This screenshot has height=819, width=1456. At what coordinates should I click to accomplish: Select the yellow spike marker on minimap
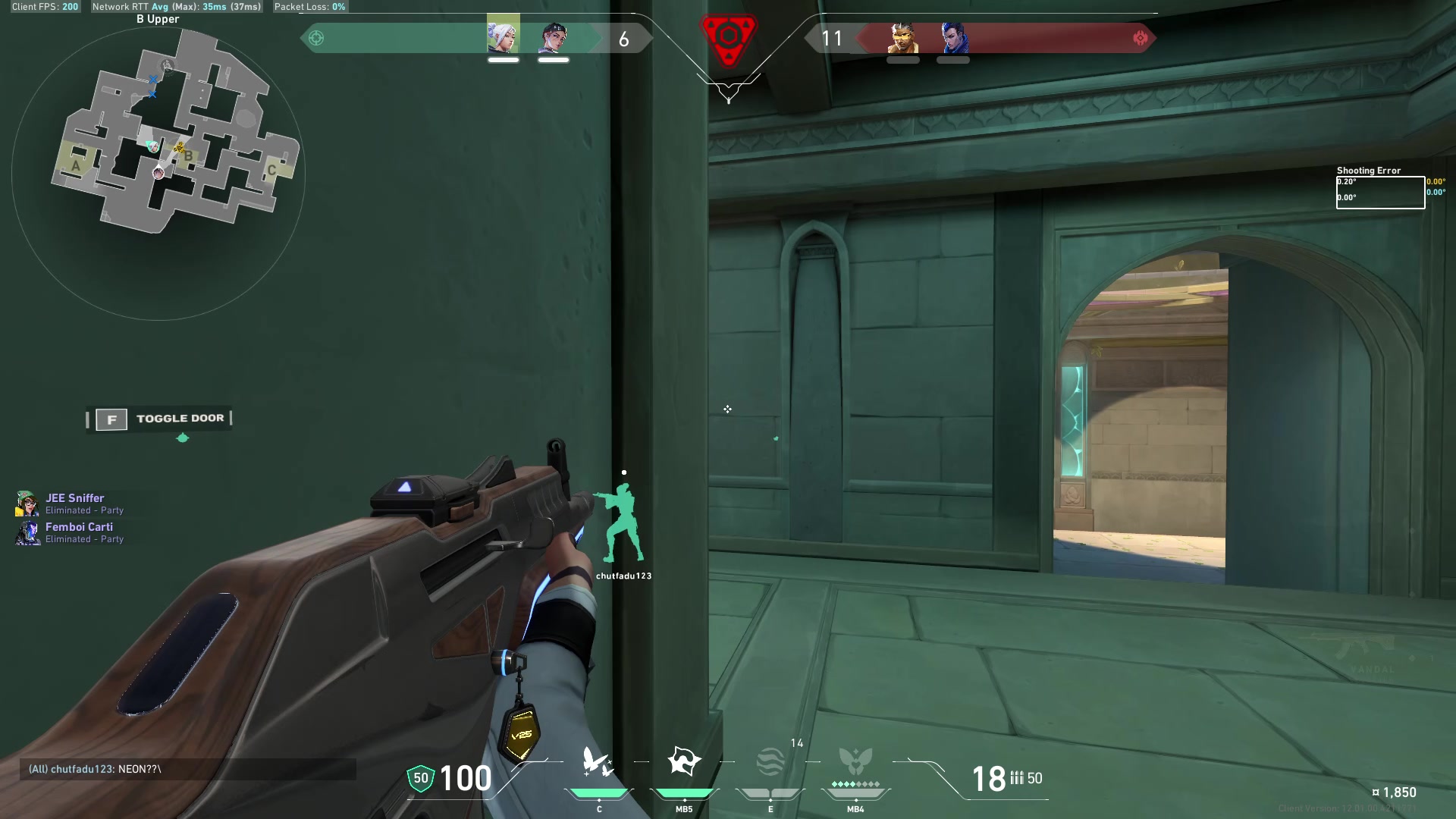pyautogui.click(x=180, y=148)
